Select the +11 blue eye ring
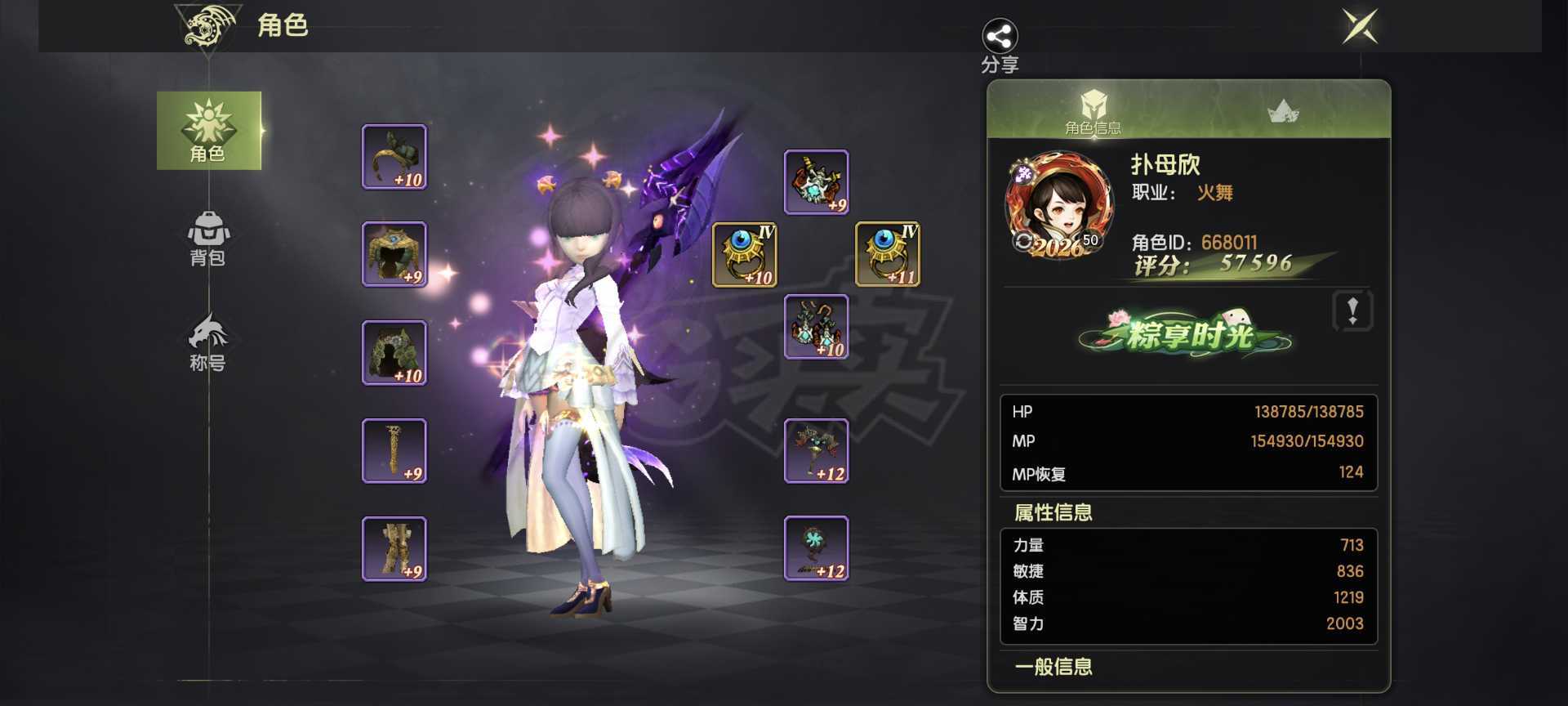1568x706 pixels. 888,254
